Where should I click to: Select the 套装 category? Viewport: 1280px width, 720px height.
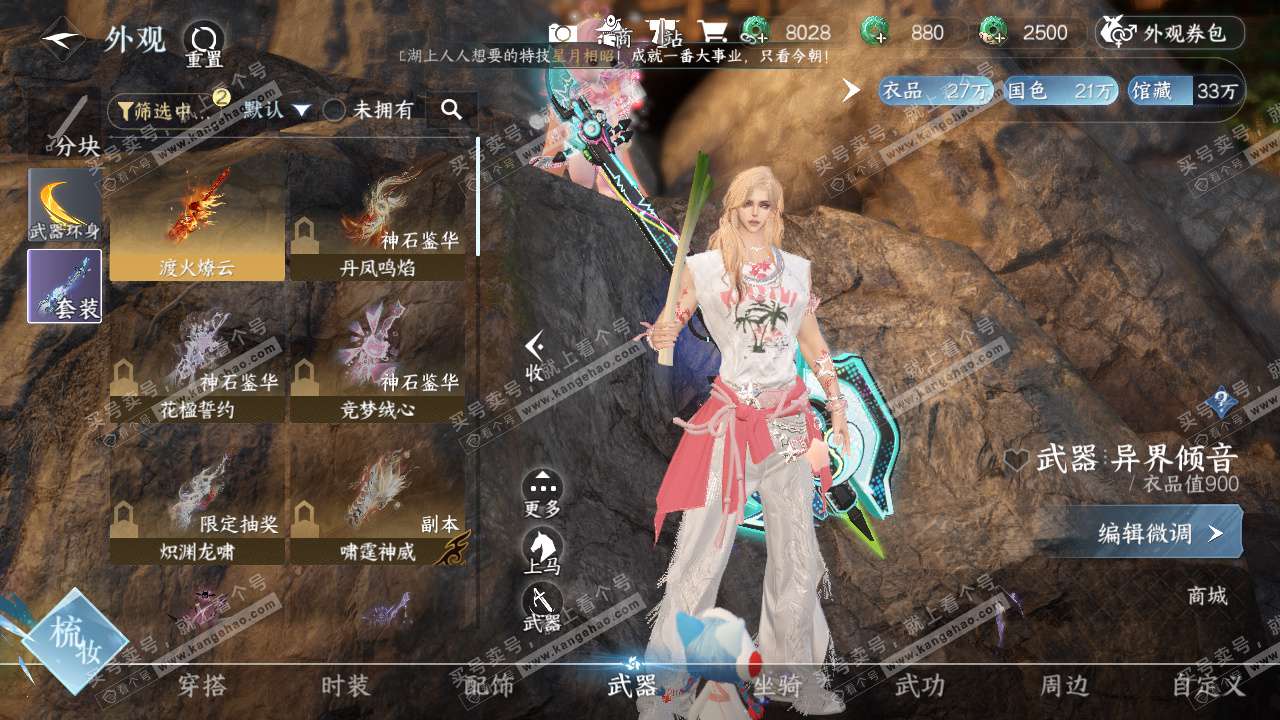(x=65, y=286)
